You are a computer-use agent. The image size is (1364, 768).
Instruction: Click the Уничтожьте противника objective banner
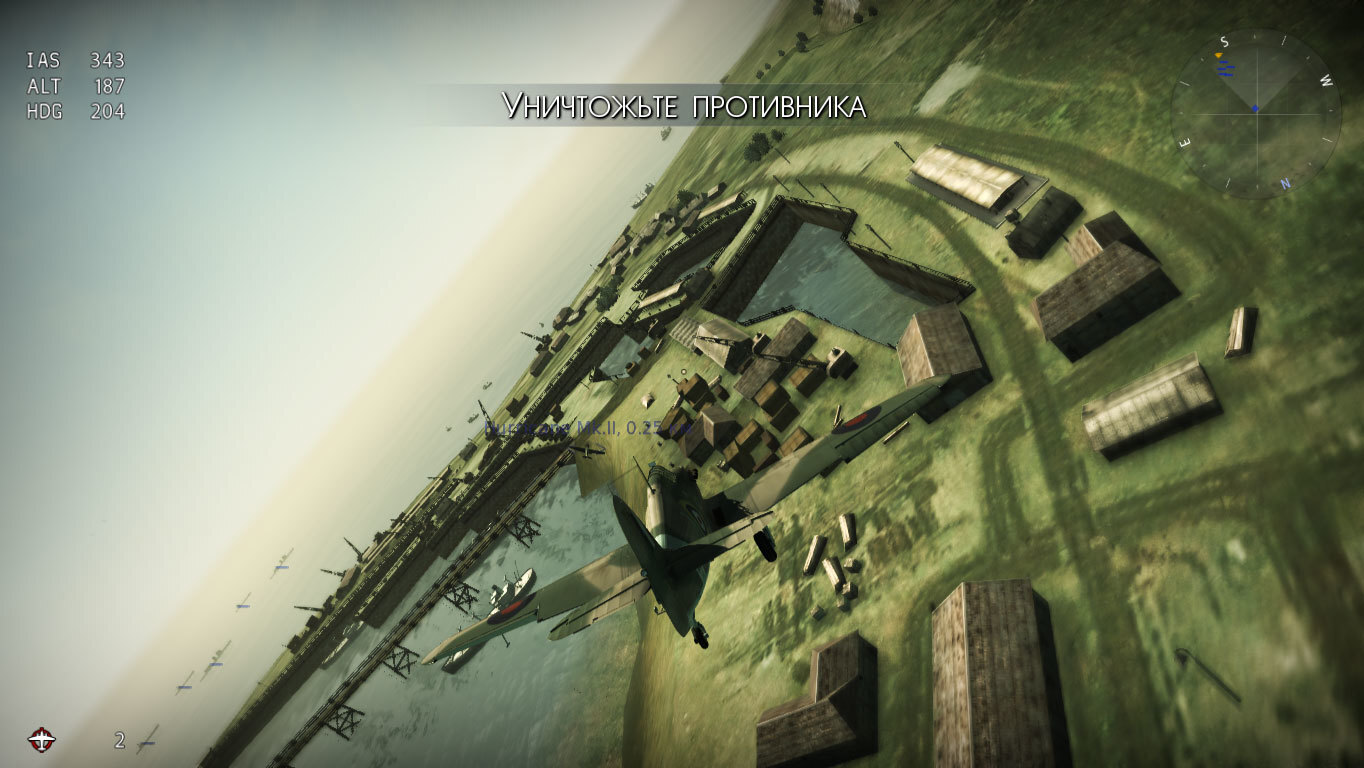[683, 106]
